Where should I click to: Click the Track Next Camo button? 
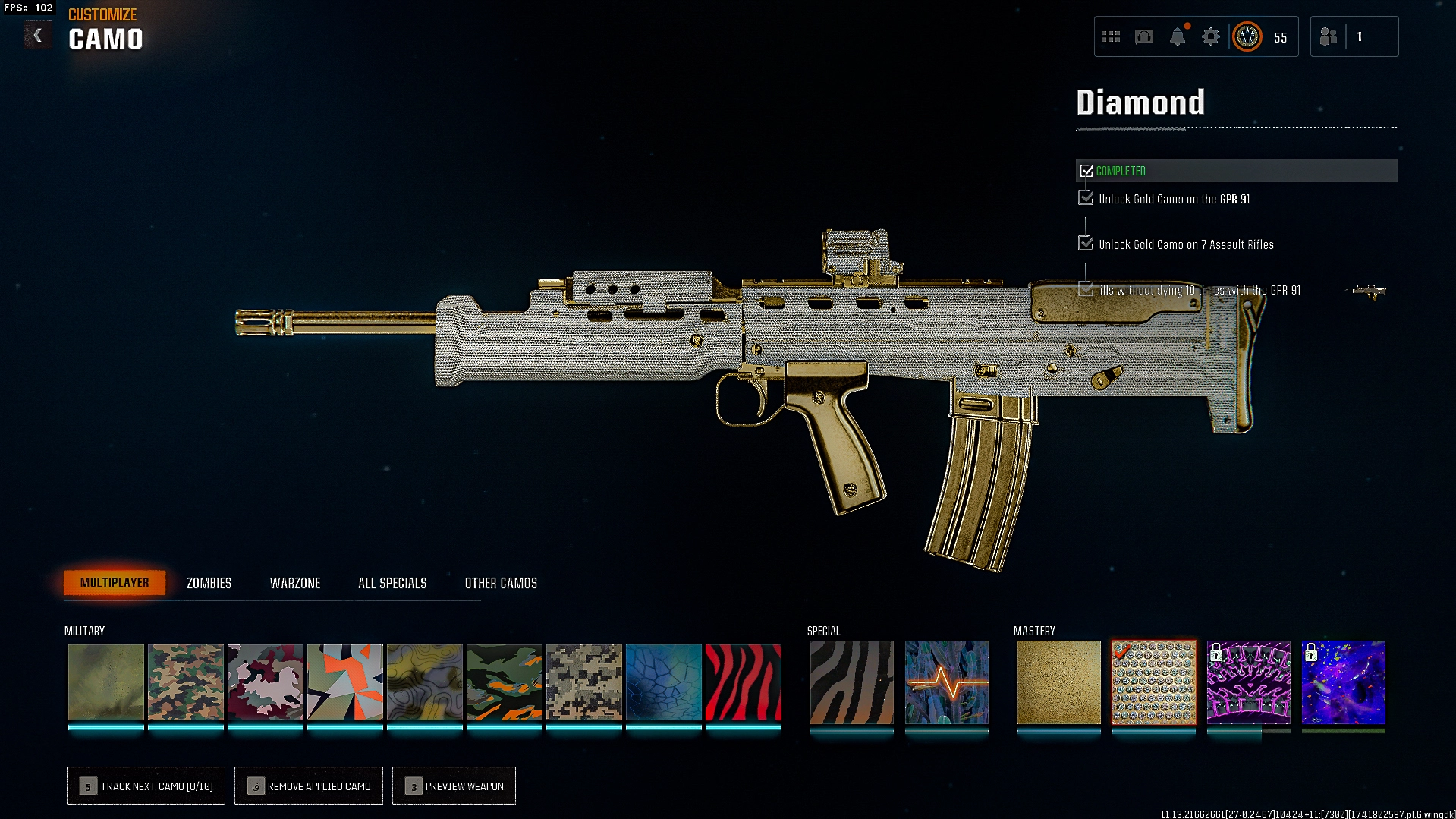coord(146,786)
